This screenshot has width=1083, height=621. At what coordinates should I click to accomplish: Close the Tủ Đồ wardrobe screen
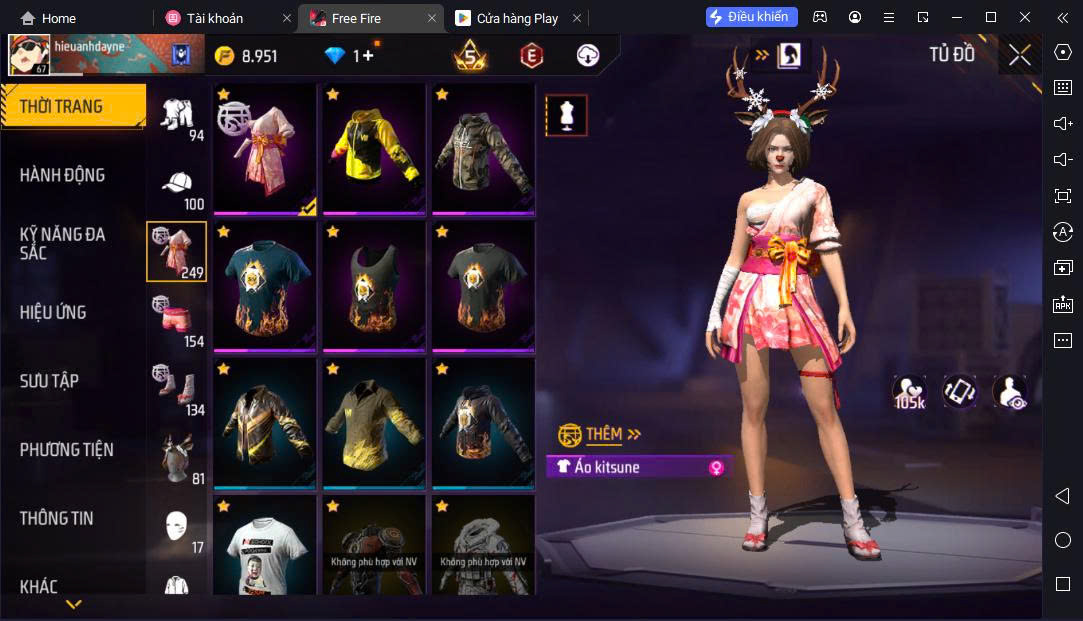tap(1019, 55)
